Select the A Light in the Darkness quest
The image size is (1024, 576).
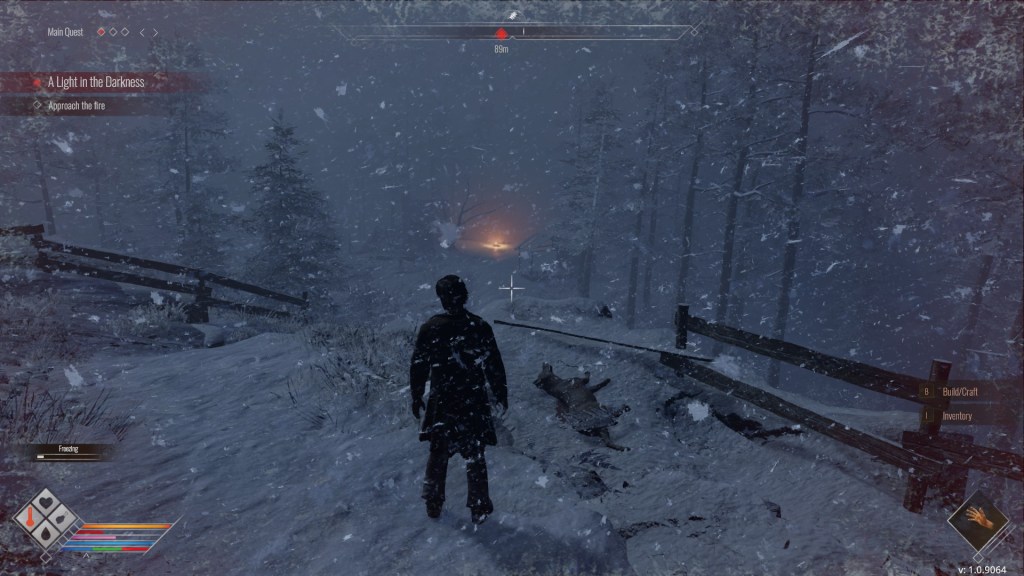pyautogui.click(x=96, y=82)
